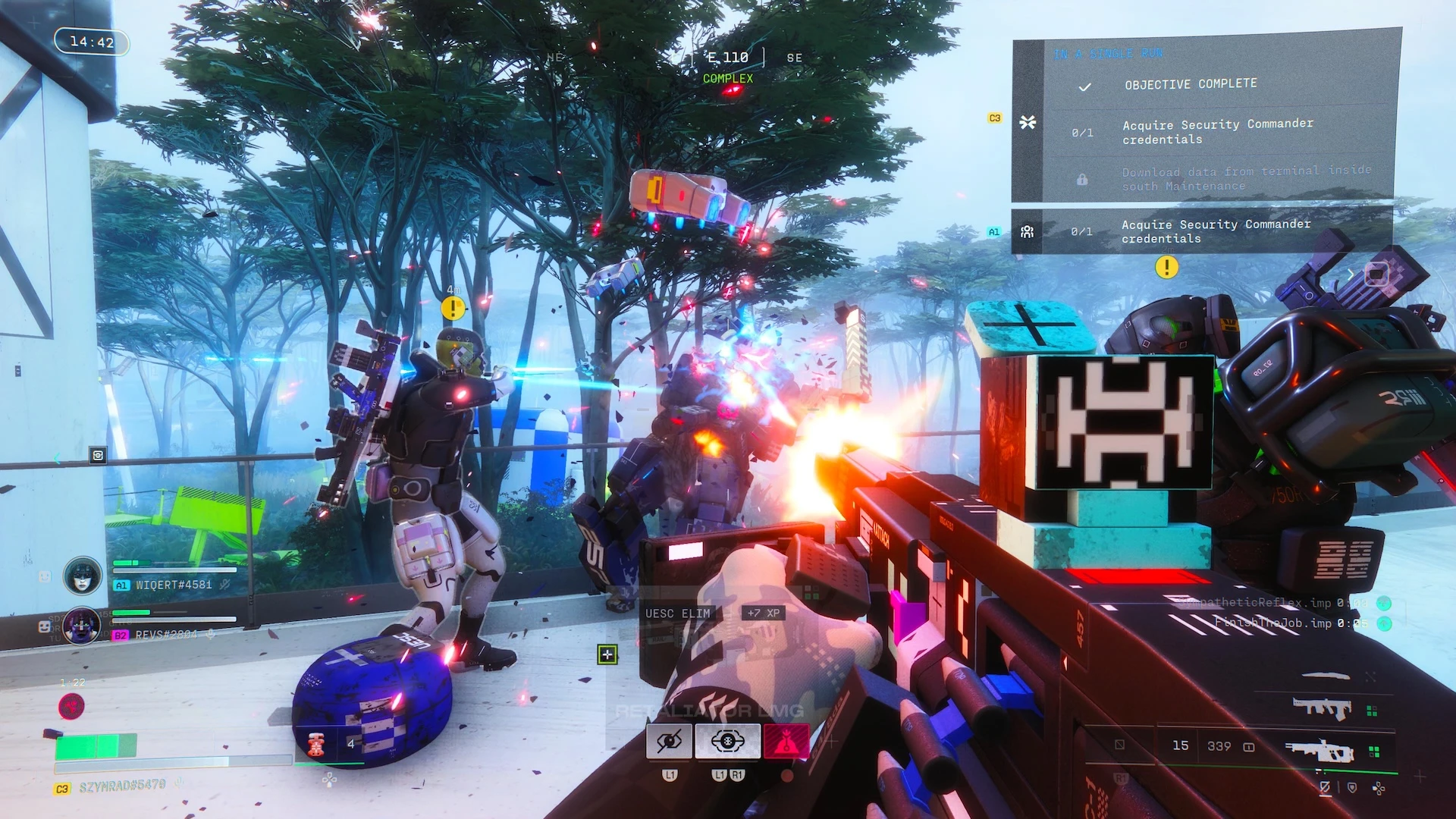This screenshot has height=819, width=1456.
Task: Select the equipped Retaliator LMG slot
Action: pyautogui.click(x=1319, y=752)
